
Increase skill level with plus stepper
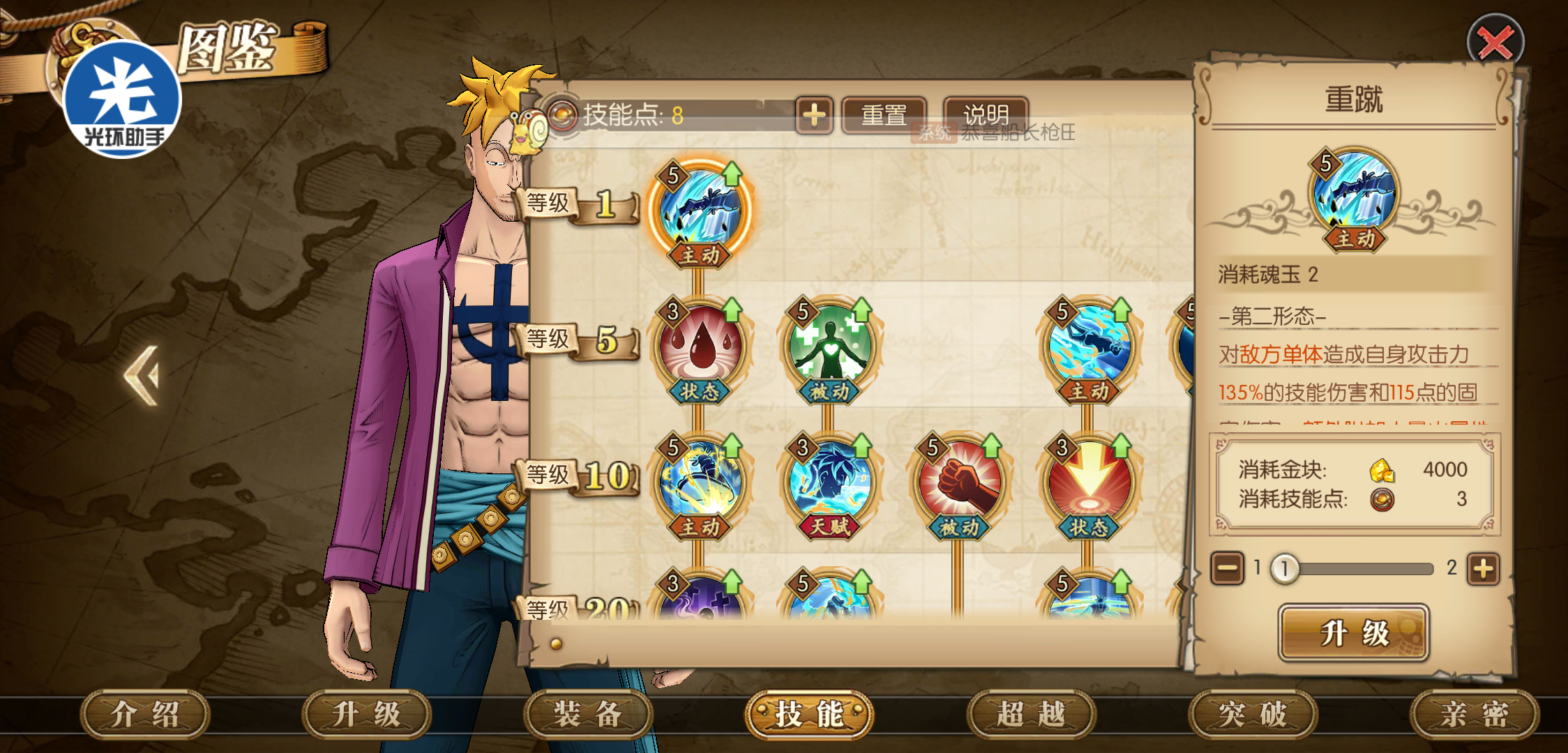(x=1484, y=569)
